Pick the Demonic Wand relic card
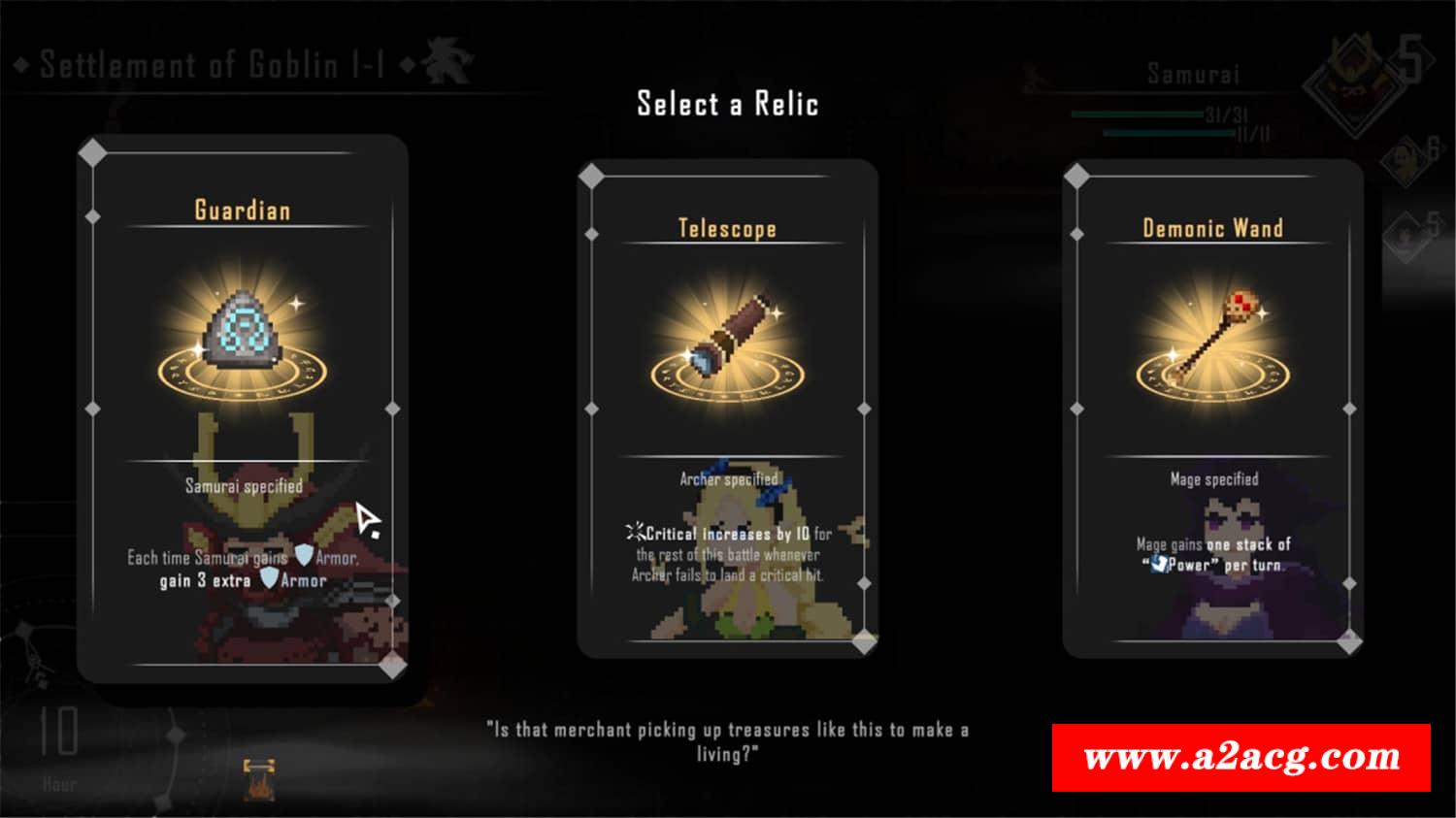 pyautogui.click(x=1212, y=408)
